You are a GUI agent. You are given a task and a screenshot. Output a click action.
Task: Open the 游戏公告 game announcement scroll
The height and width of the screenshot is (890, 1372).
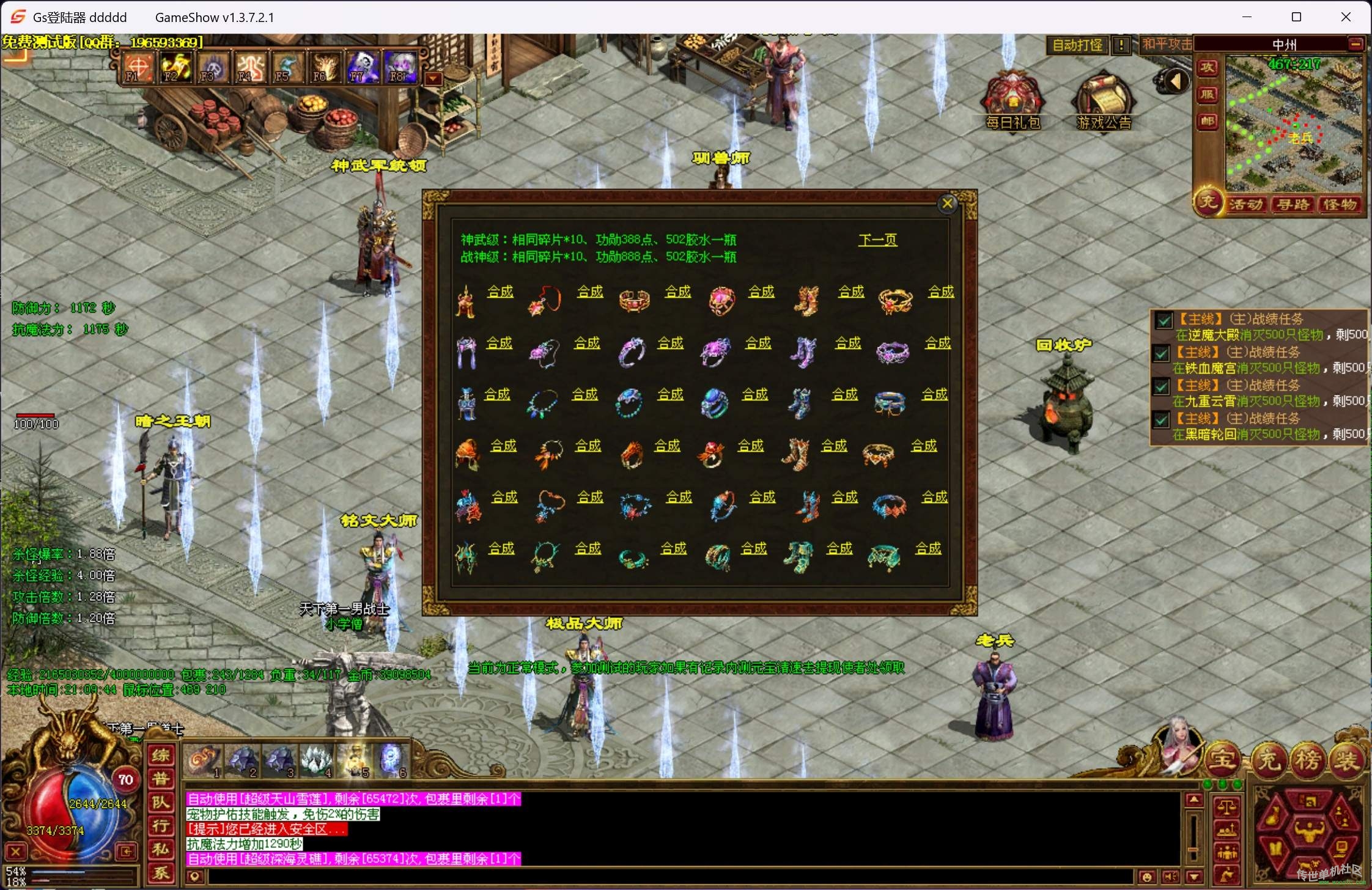[1104, 101]
